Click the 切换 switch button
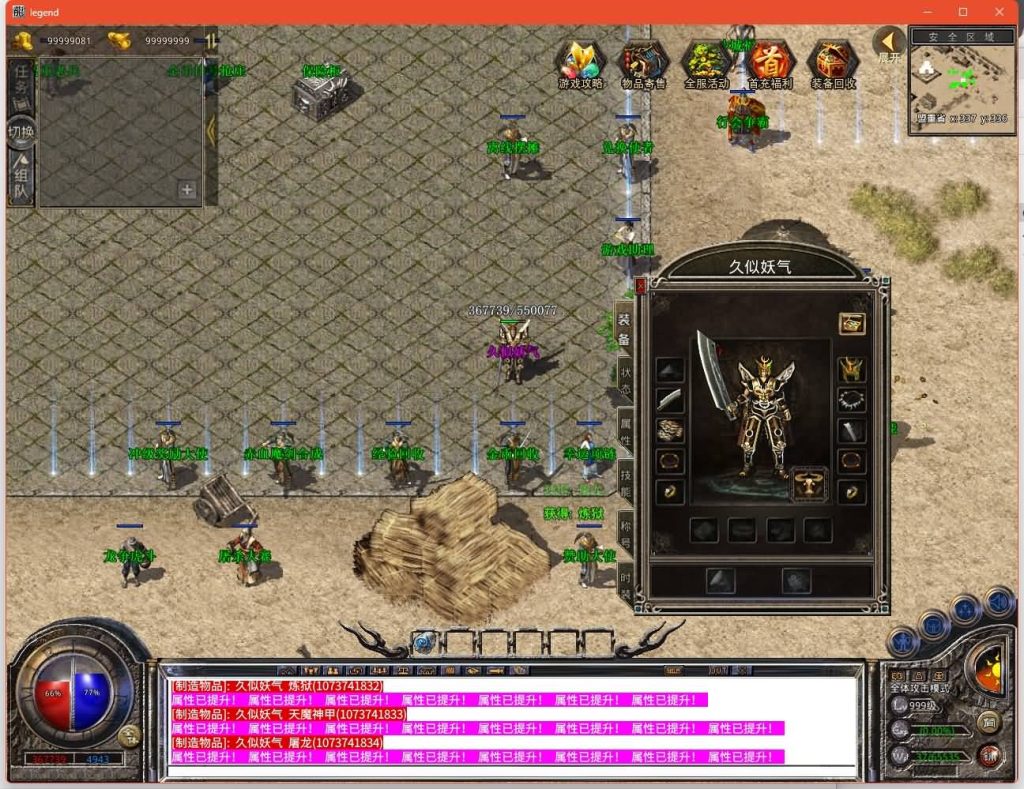Image resolution: width=1024 pixels, height=789 pixels. pos(21,132)
